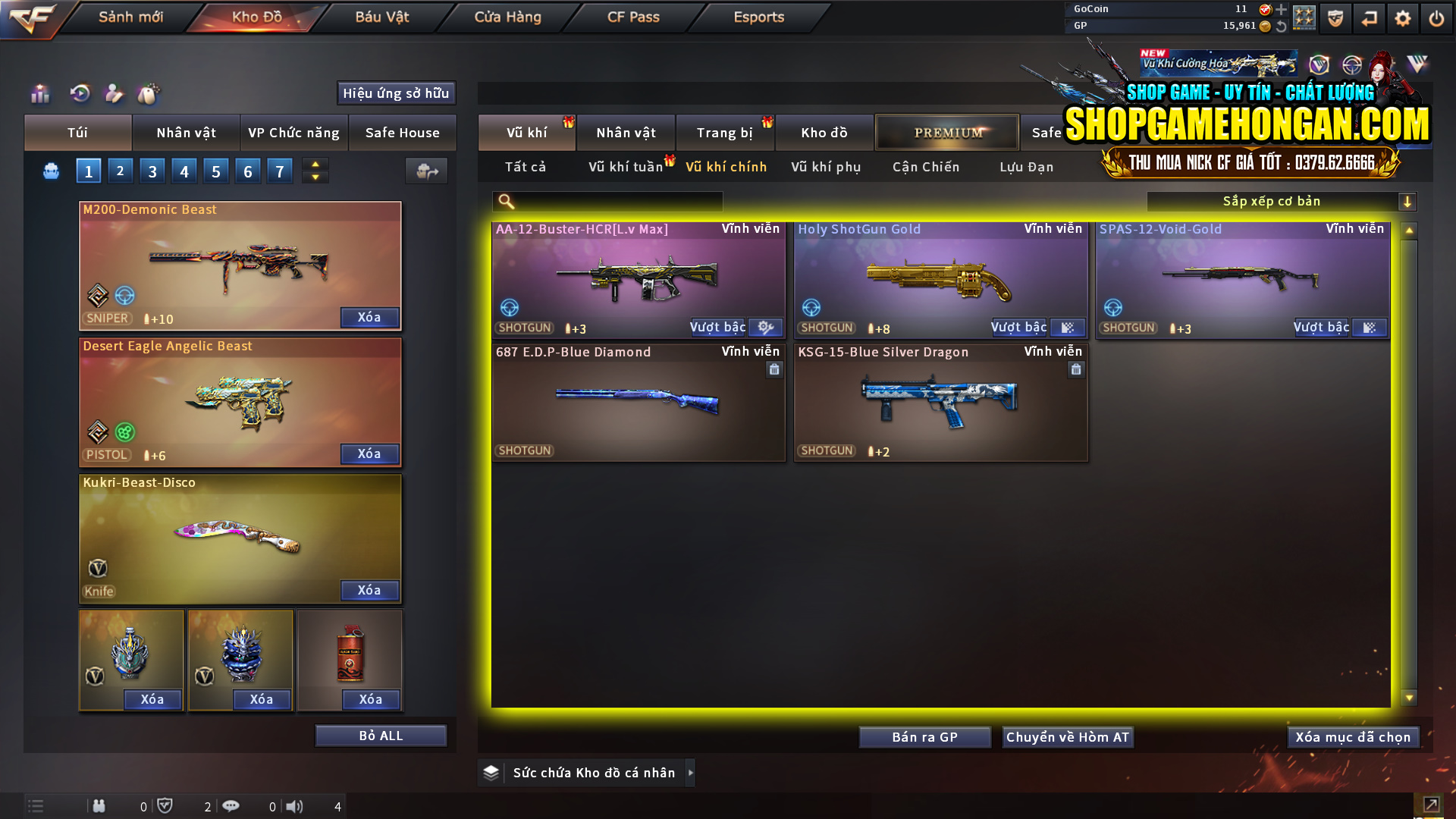Image resolution: width=1456 pixels, height=819 pixels.
Task: Click the power/exit icon at the top right
Action: point(1436,17)
